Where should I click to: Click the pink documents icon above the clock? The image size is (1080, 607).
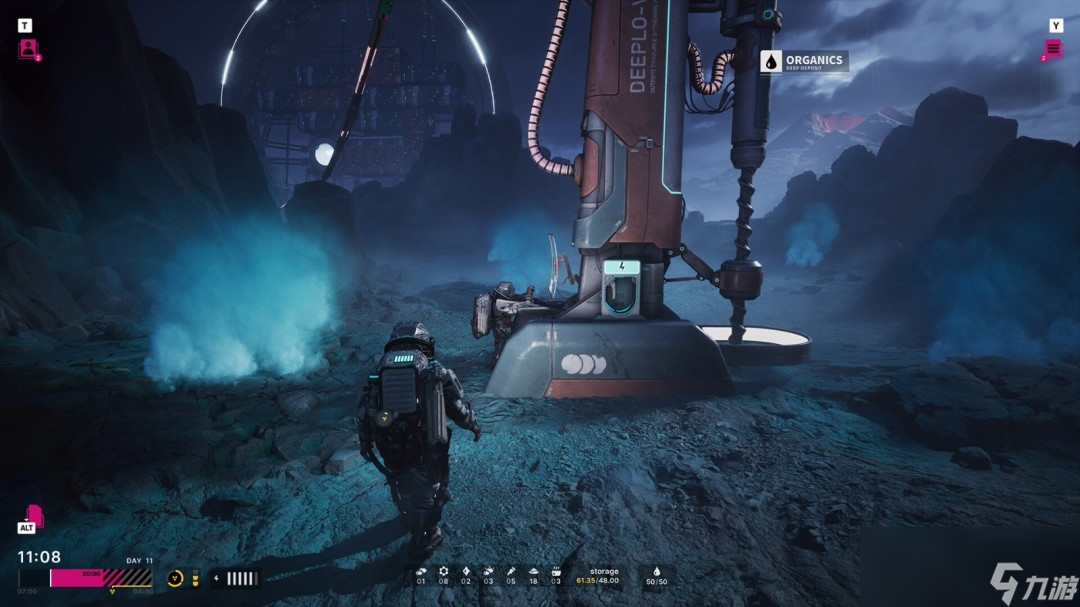[x=32, y=516]
